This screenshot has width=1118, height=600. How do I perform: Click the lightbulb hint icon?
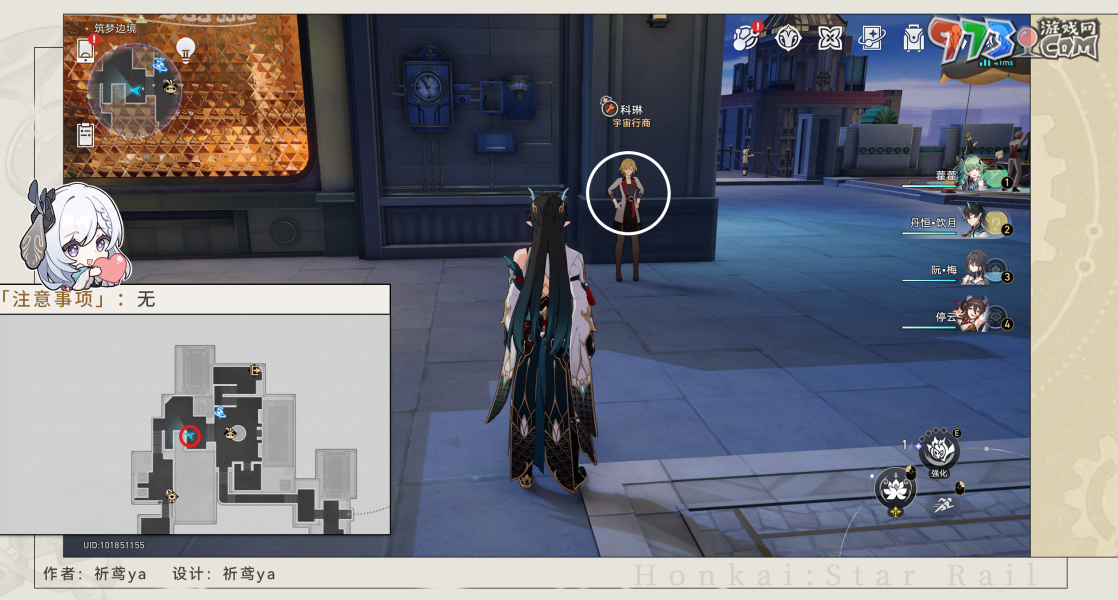[x=185, y=47]
